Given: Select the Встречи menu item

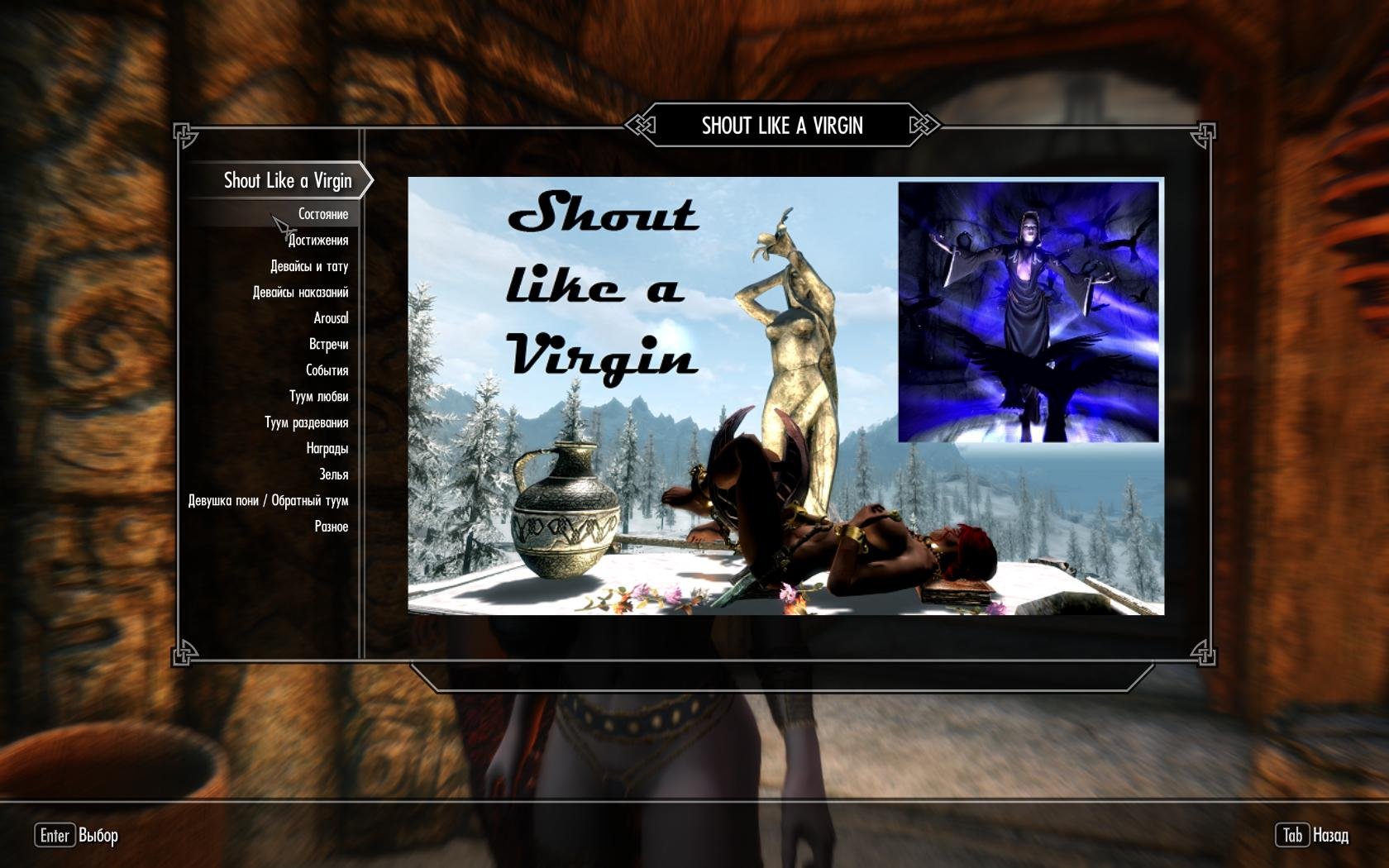Looking at the screenshot, I should click(x=331, y=344).
